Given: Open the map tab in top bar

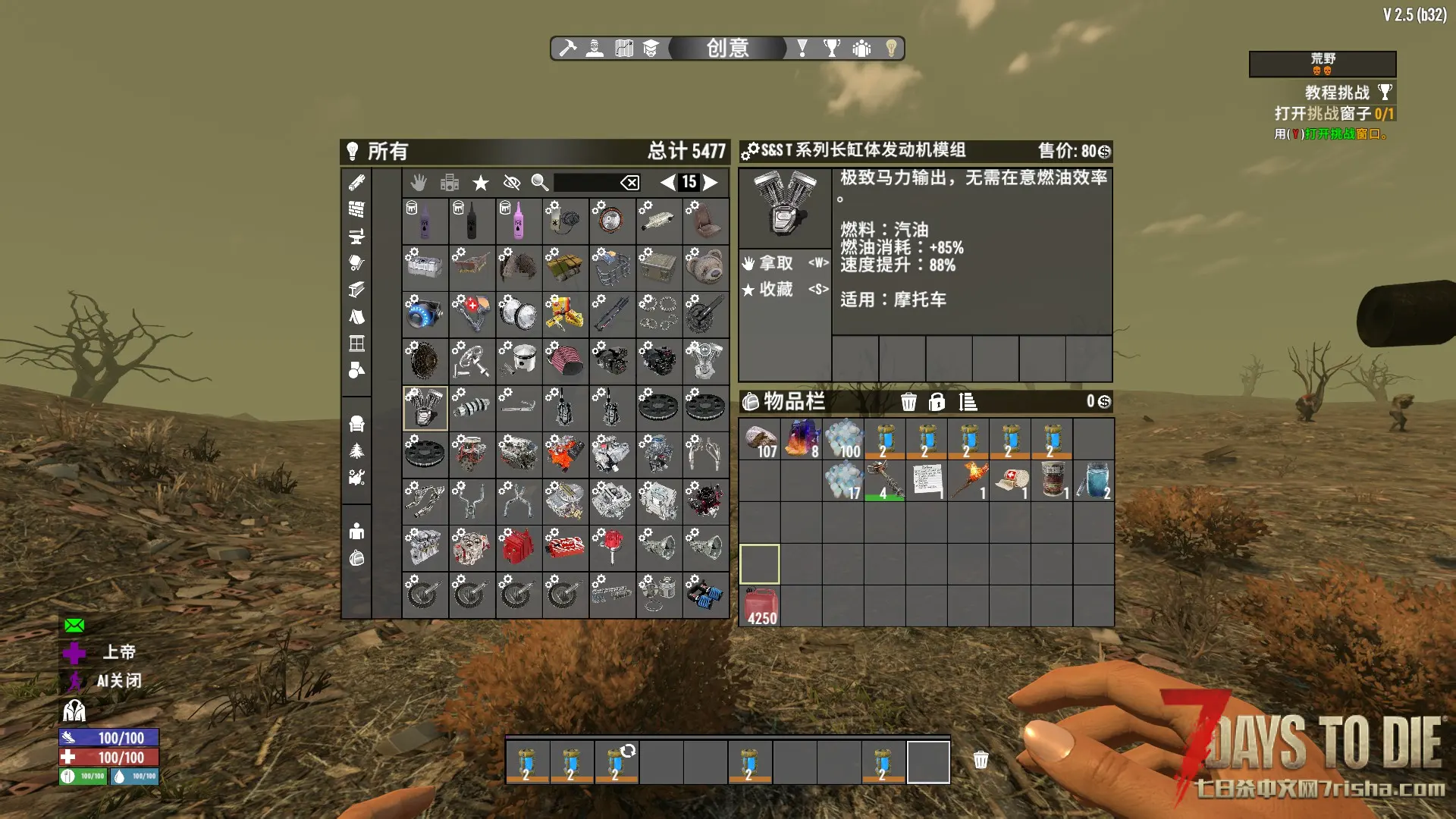Looking at the screenshot, I should [624, 49].
